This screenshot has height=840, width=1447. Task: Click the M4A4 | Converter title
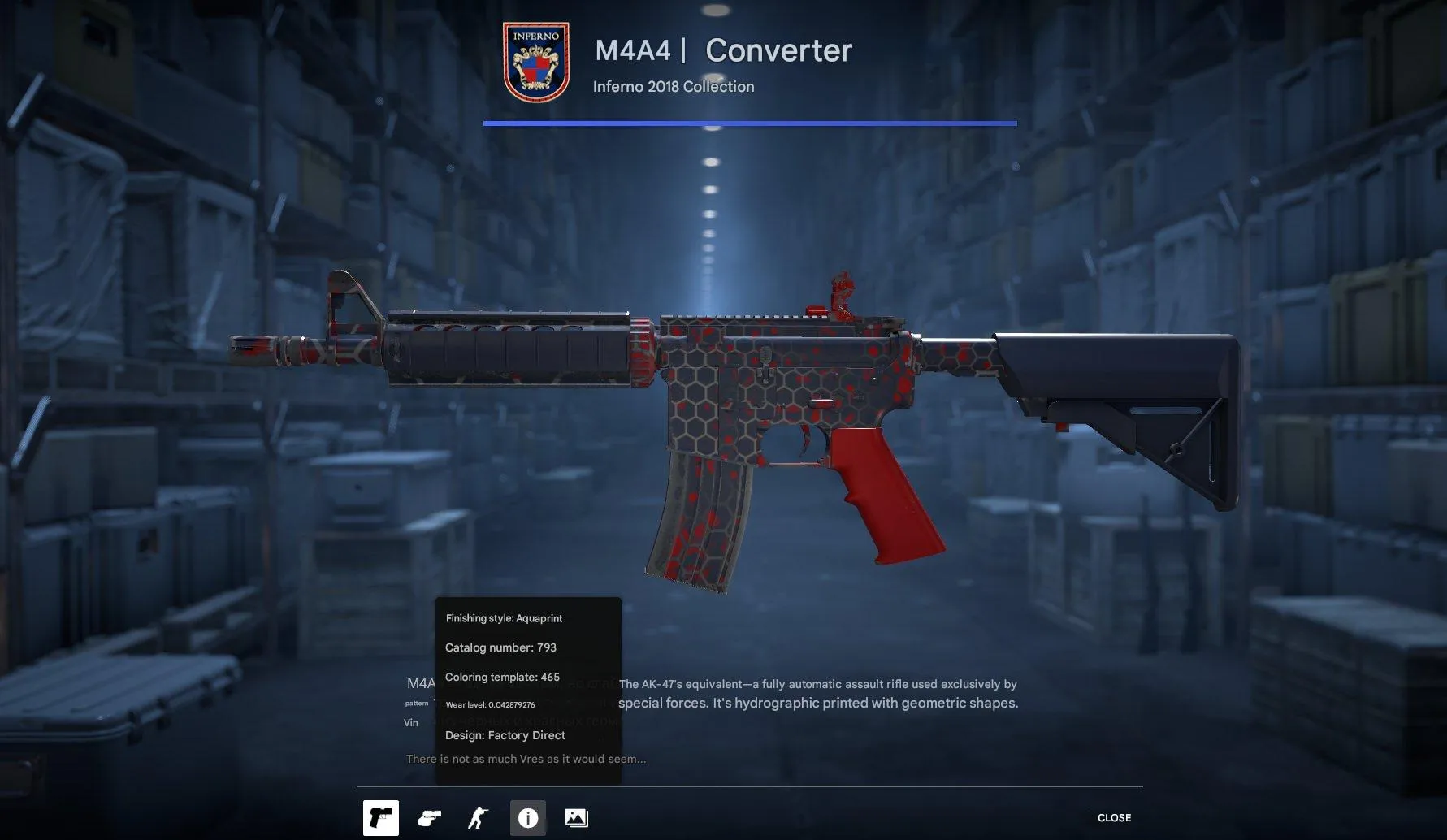(723, 50)
